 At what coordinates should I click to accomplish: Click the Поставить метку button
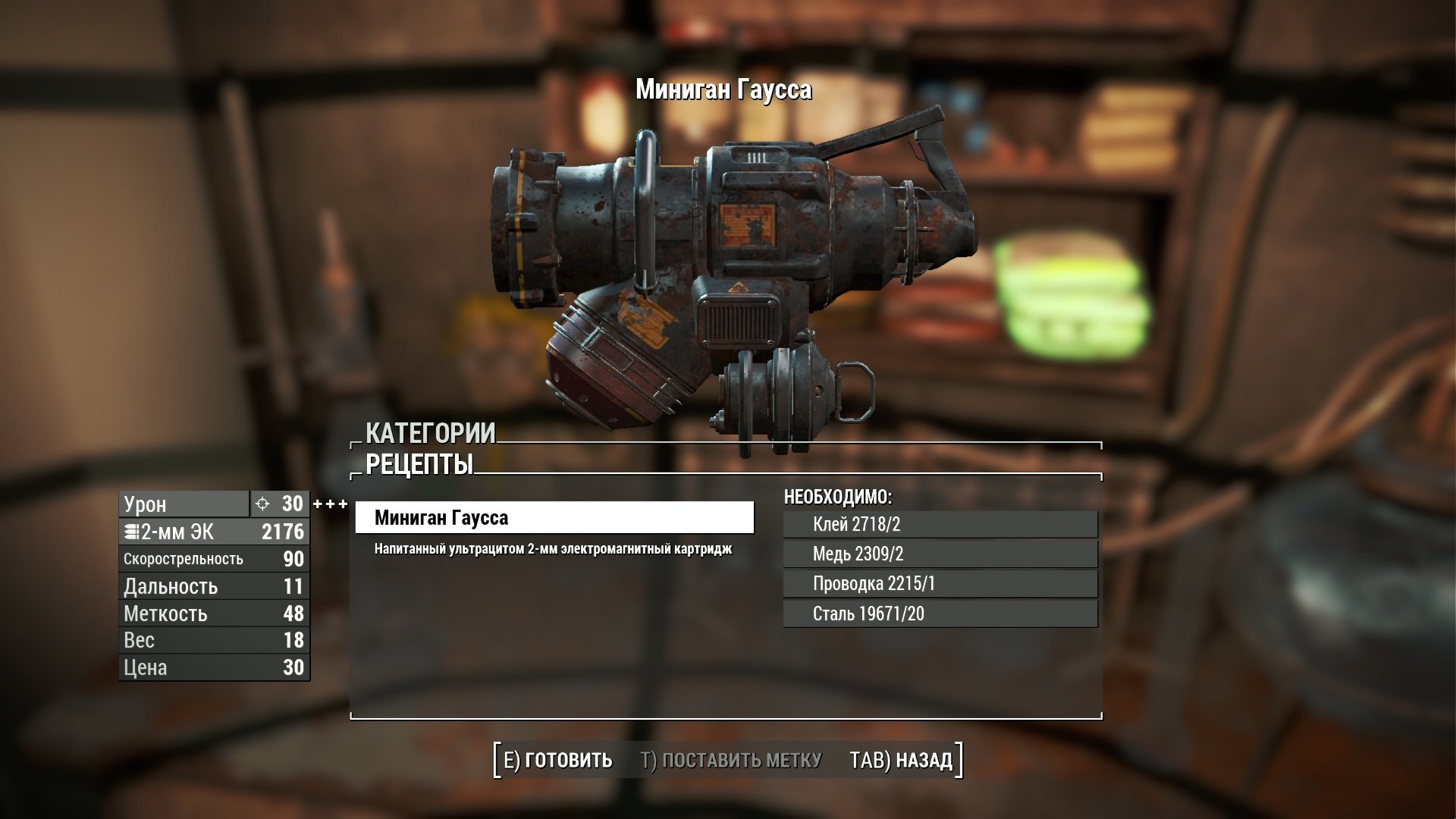(731, 760)
